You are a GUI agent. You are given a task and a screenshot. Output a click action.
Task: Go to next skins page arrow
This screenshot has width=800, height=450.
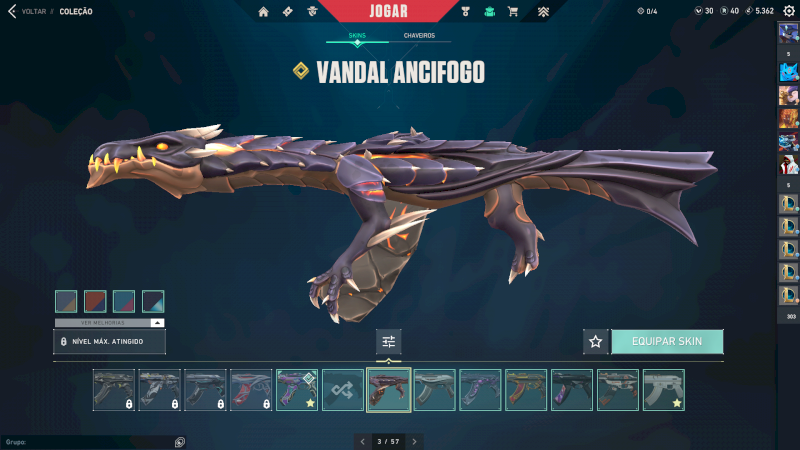[415, 441]
